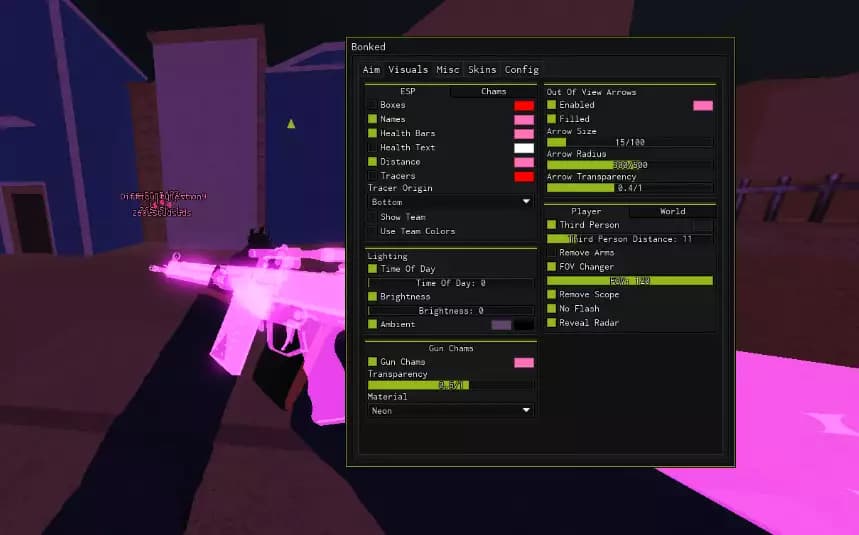Toggle the Time Of Day checkbox
Image resolution: width=859 pixels, height=535 pixels.
pos(373,269)
